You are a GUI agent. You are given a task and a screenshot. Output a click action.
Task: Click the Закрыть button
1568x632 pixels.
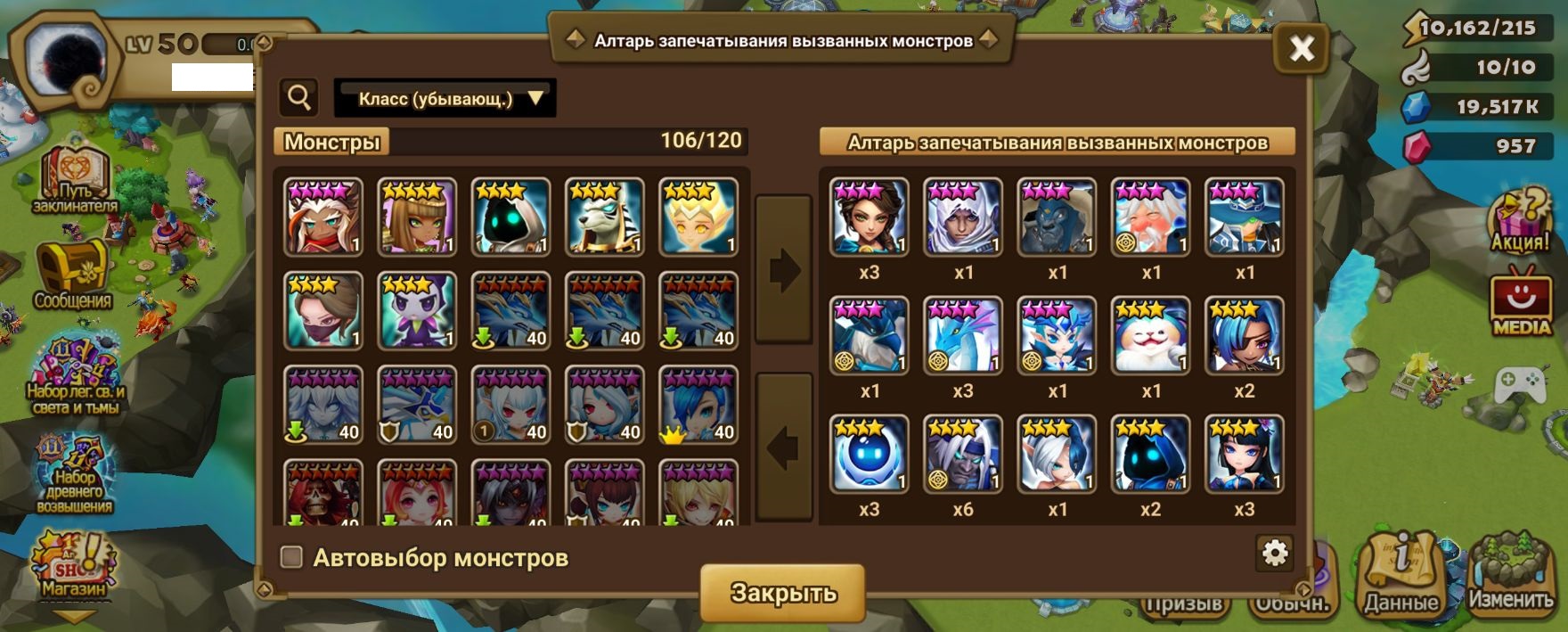coord(782,593)
